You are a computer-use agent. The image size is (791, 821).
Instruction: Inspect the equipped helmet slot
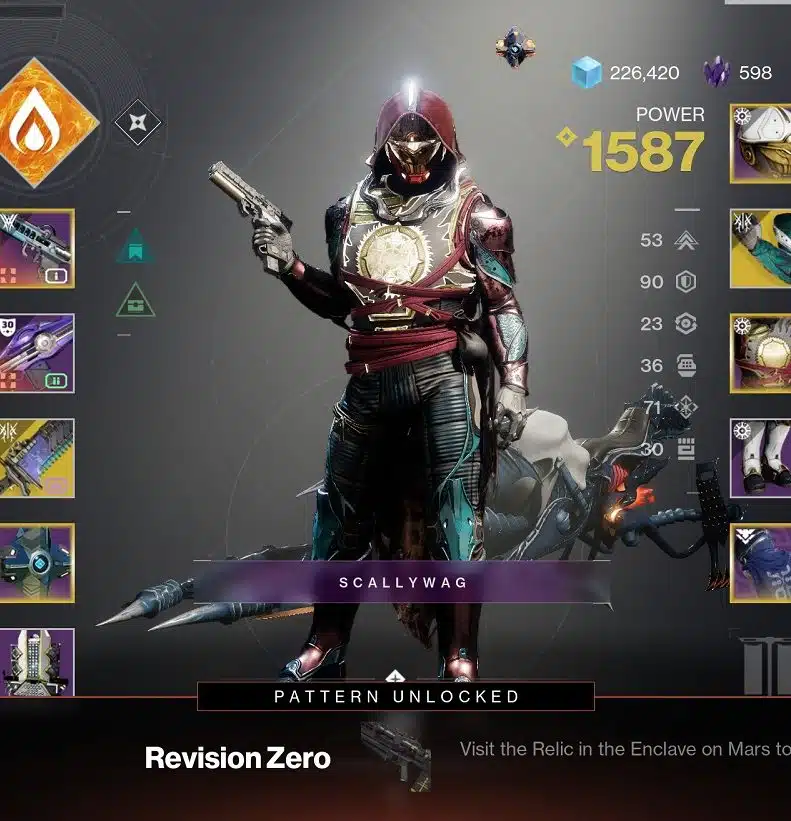pyautogui.click(x=762, y=143)
